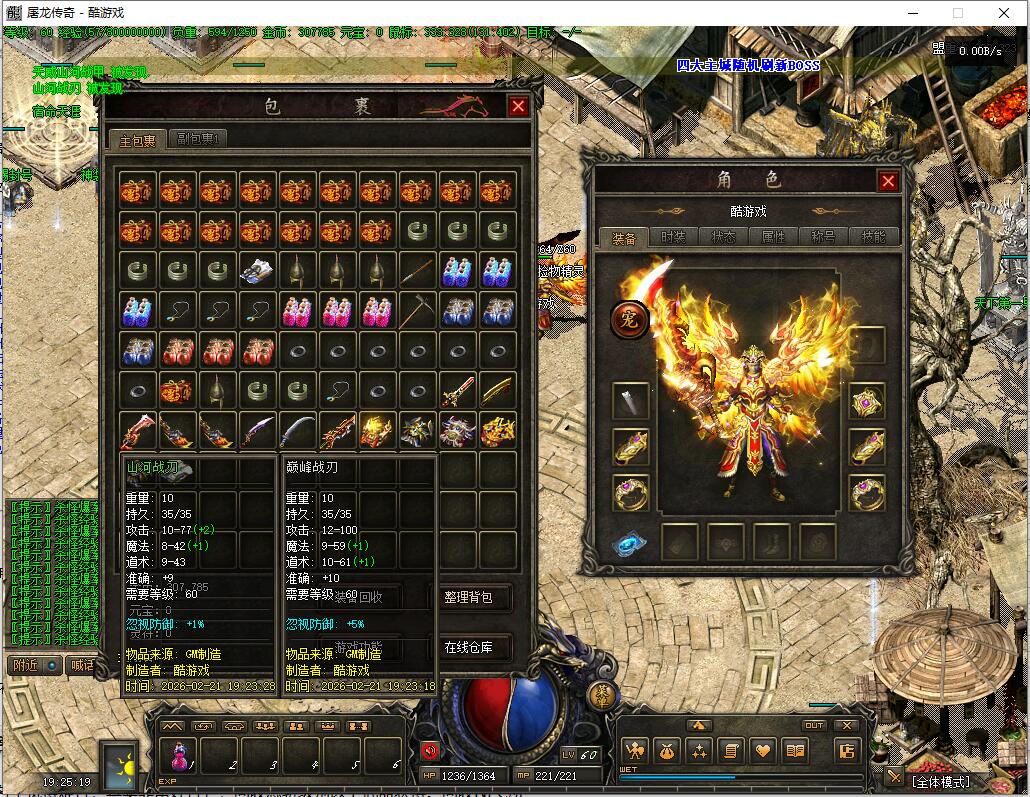
Task: Switch to the 副包裹1 bag tab
Action: click(x=198, y=139)
